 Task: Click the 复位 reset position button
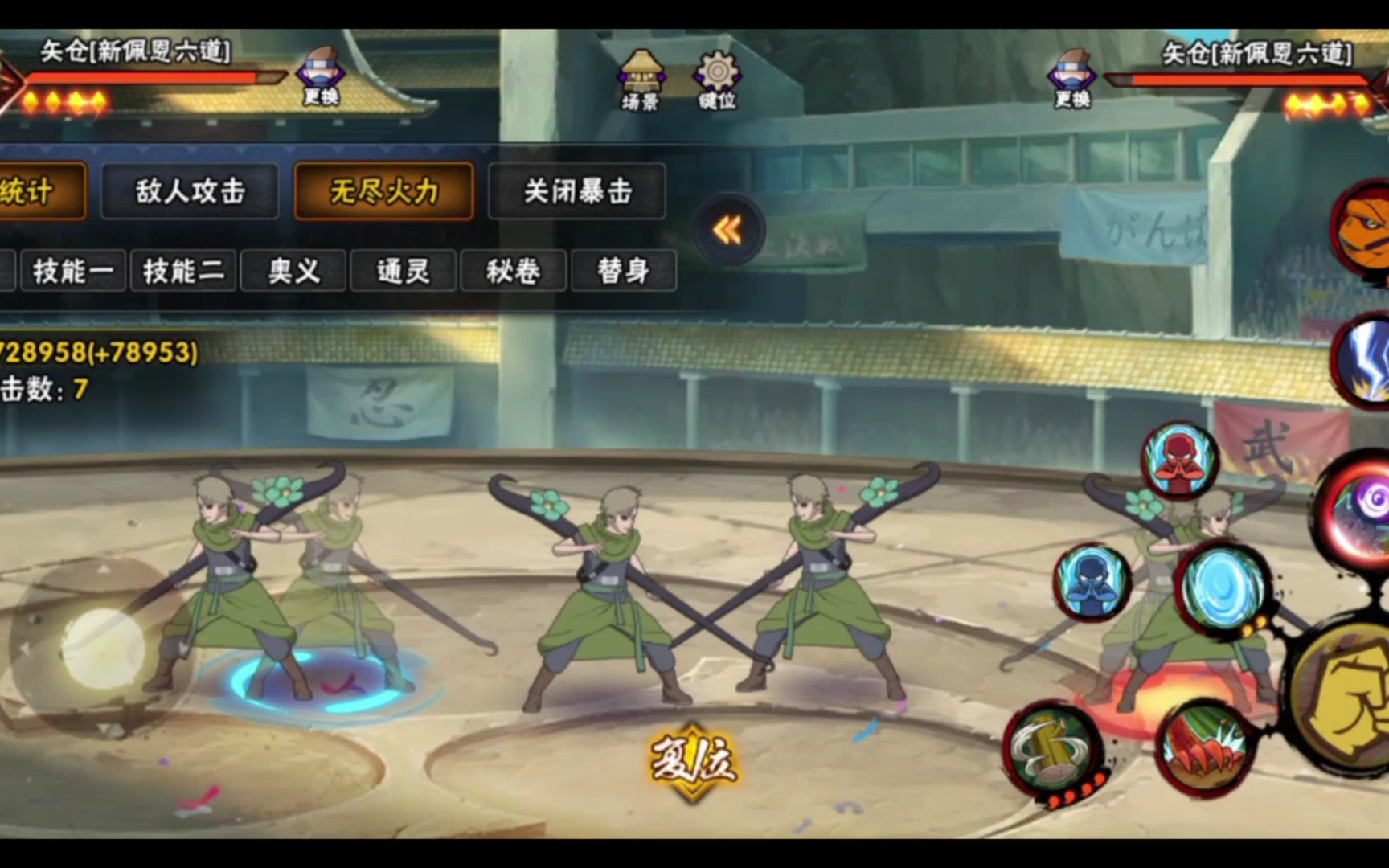pos(693,759)
